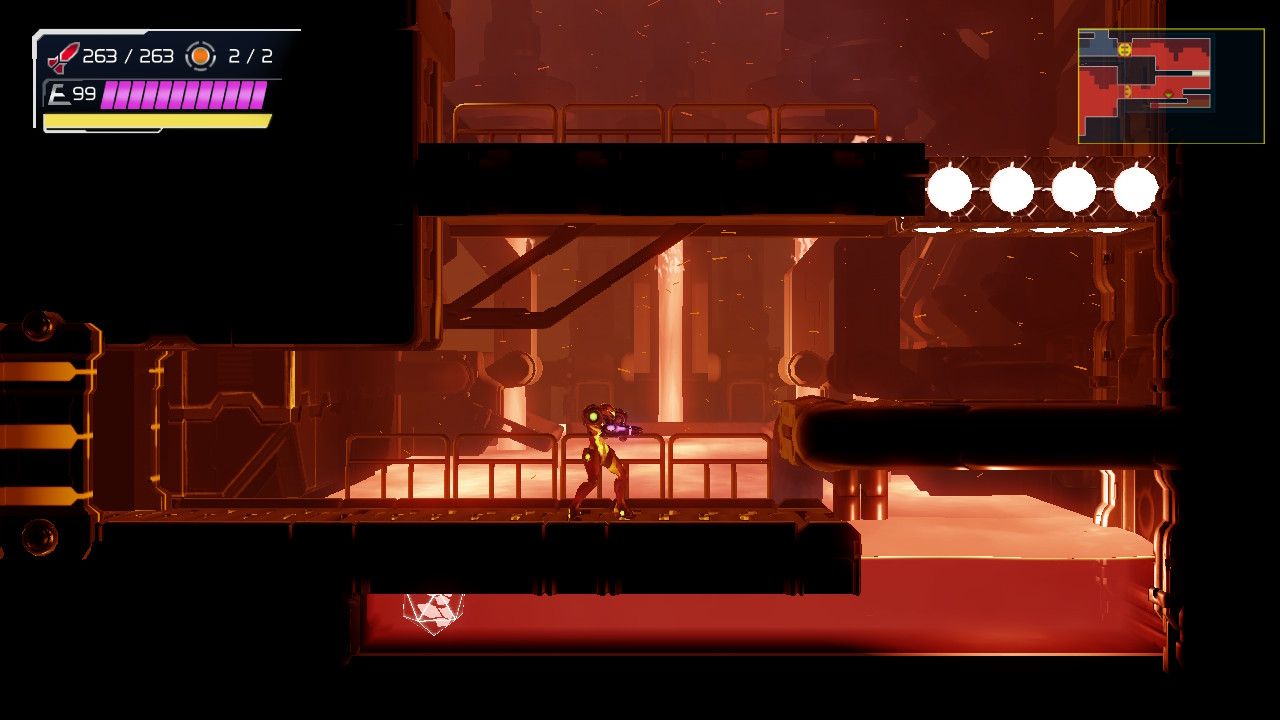Click the yellow marker on the minimap
The image size is (1280, 720).
(x=1124, y=48)
